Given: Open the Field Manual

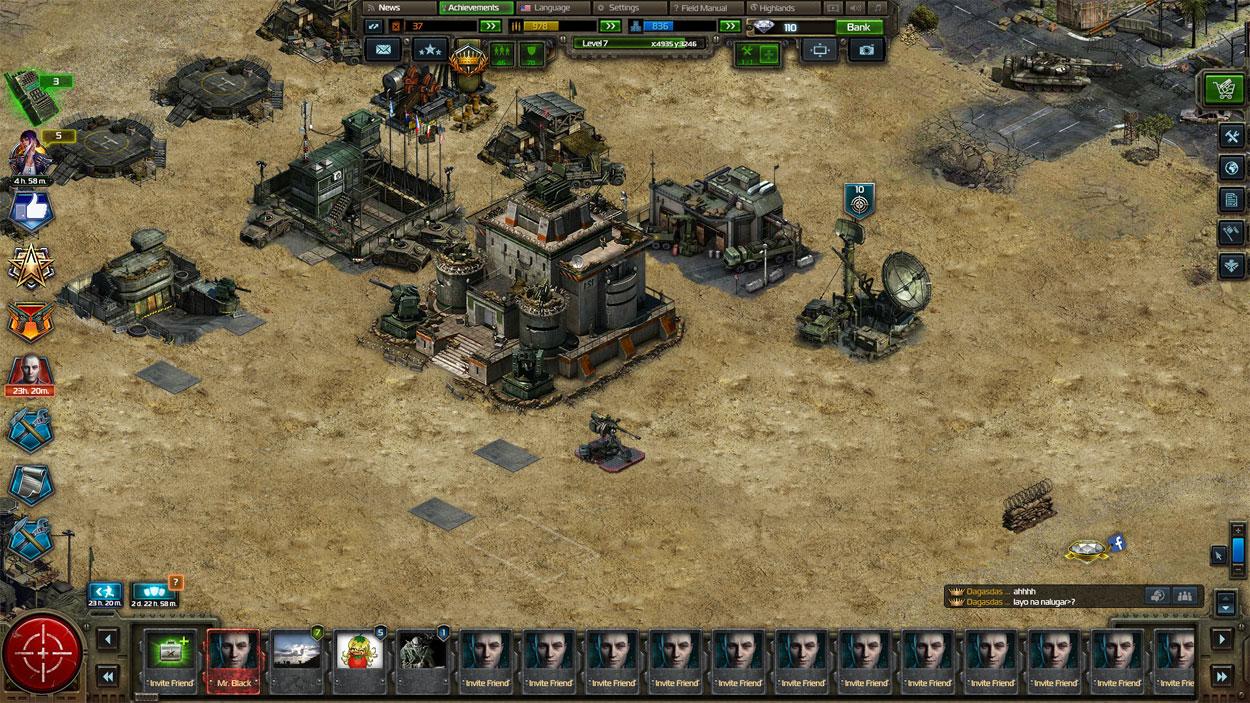Looking at the screenshot, I should pyautogui.click(x=704, y=8).
